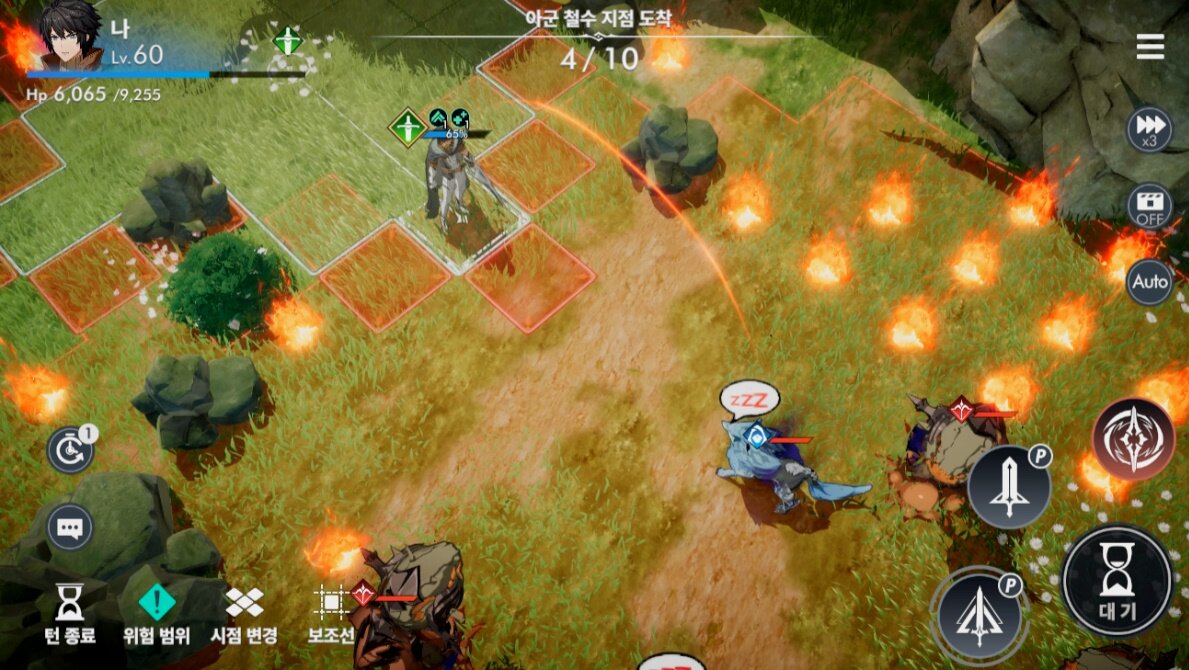Image resolution: width=1189 pixels, height=670 pixels.
Task: Change the camera view with 시점 변경
Action: [244, 613]
